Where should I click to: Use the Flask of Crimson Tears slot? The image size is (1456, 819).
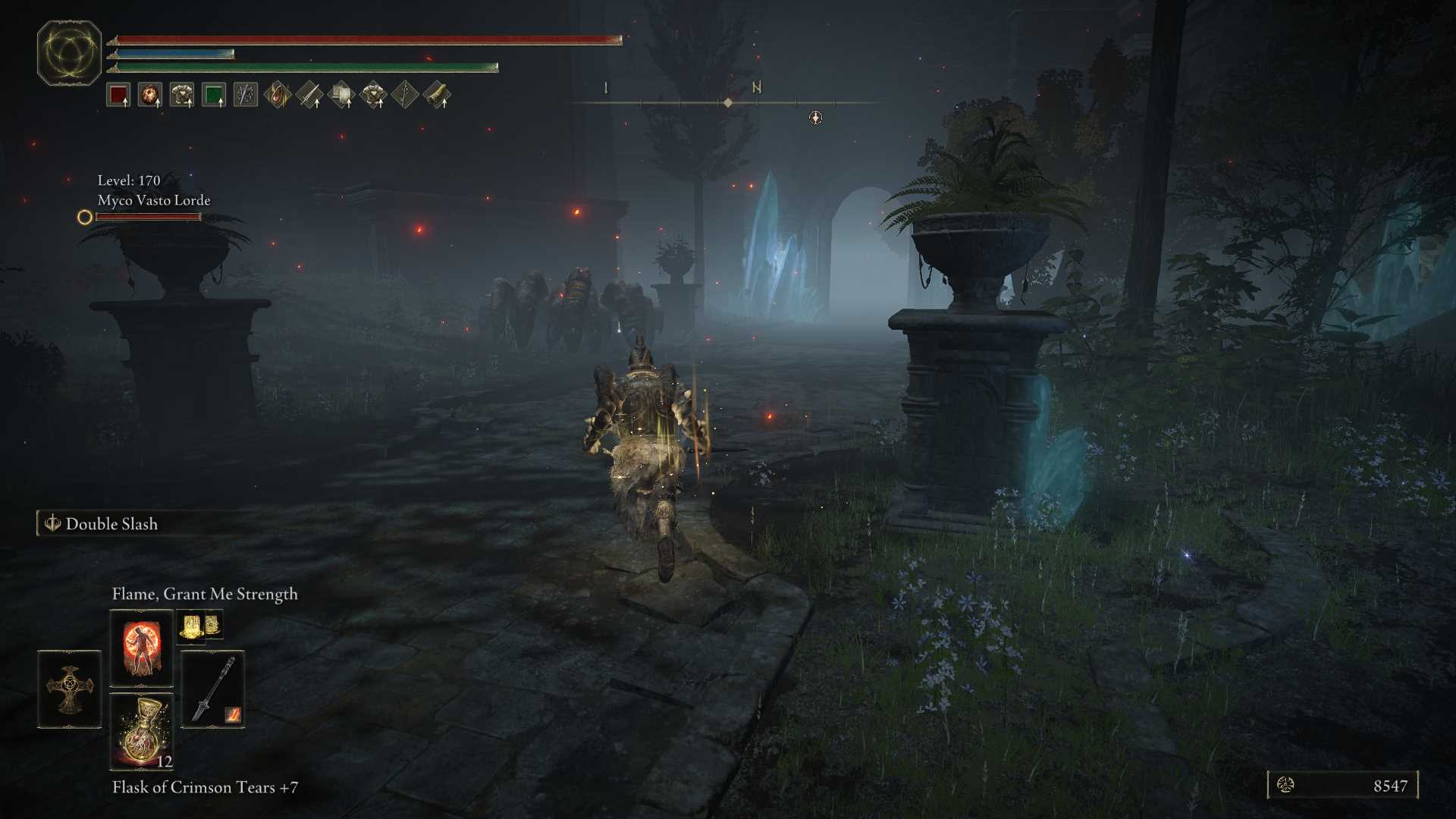click(x=141, y=731)
